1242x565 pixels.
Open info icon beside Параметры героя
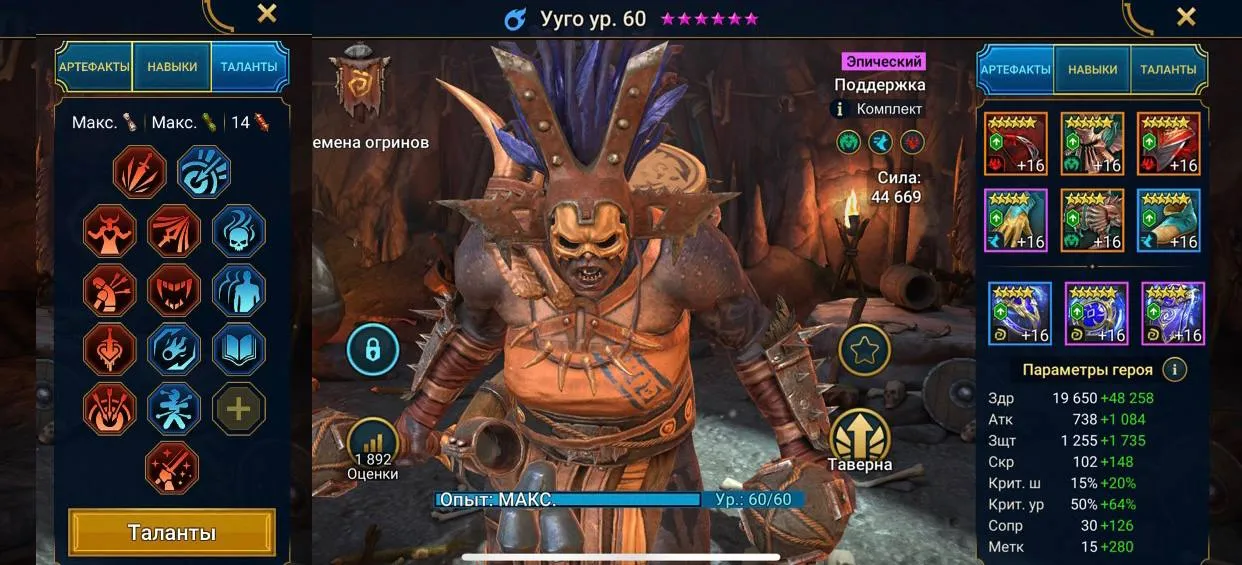(1174, 370)
